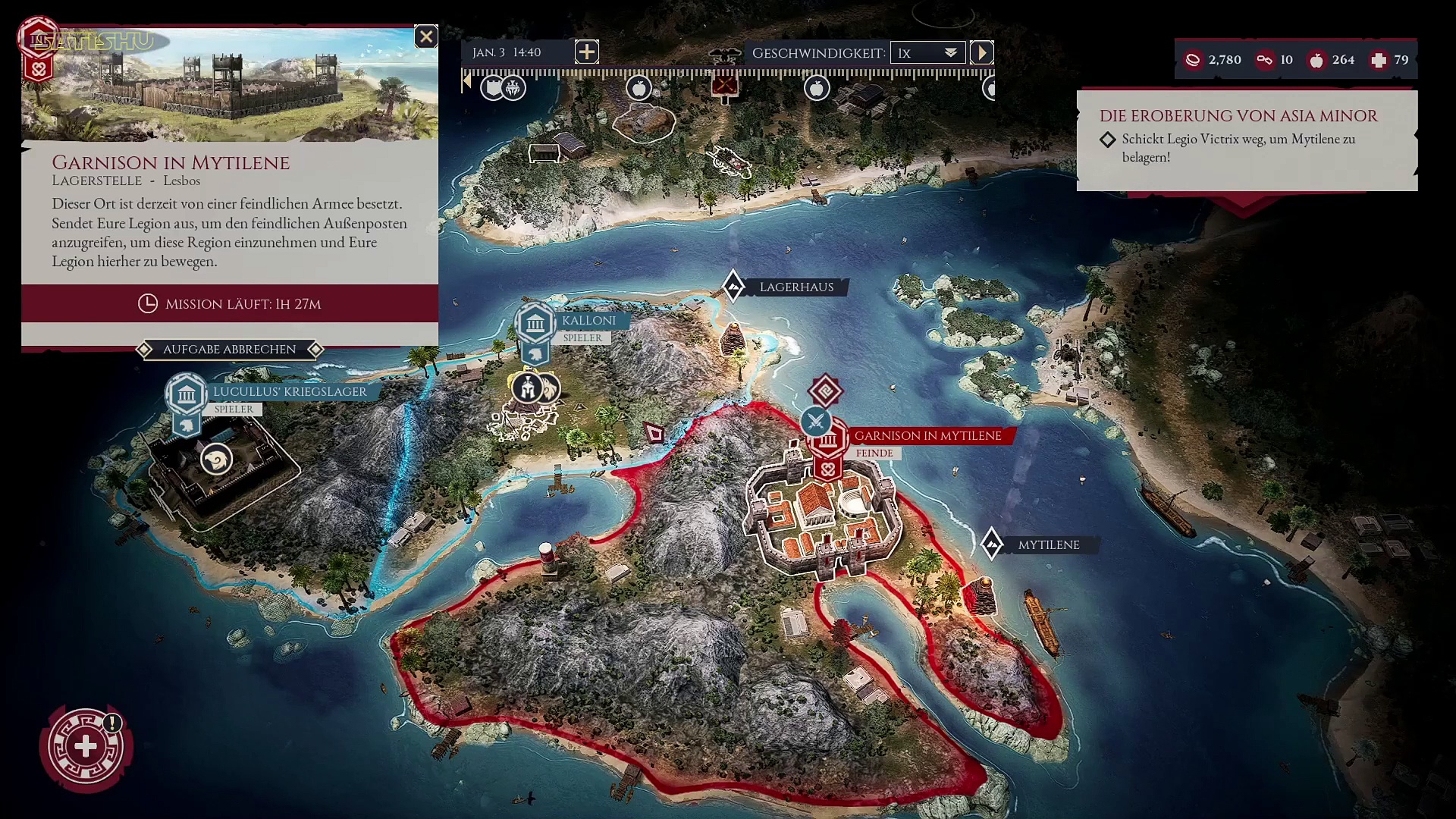The height and width of the screenshot is (819, 1456).
Task: Open the Eroberung von Asia Minor objective
Action: tap(1238, 116)
